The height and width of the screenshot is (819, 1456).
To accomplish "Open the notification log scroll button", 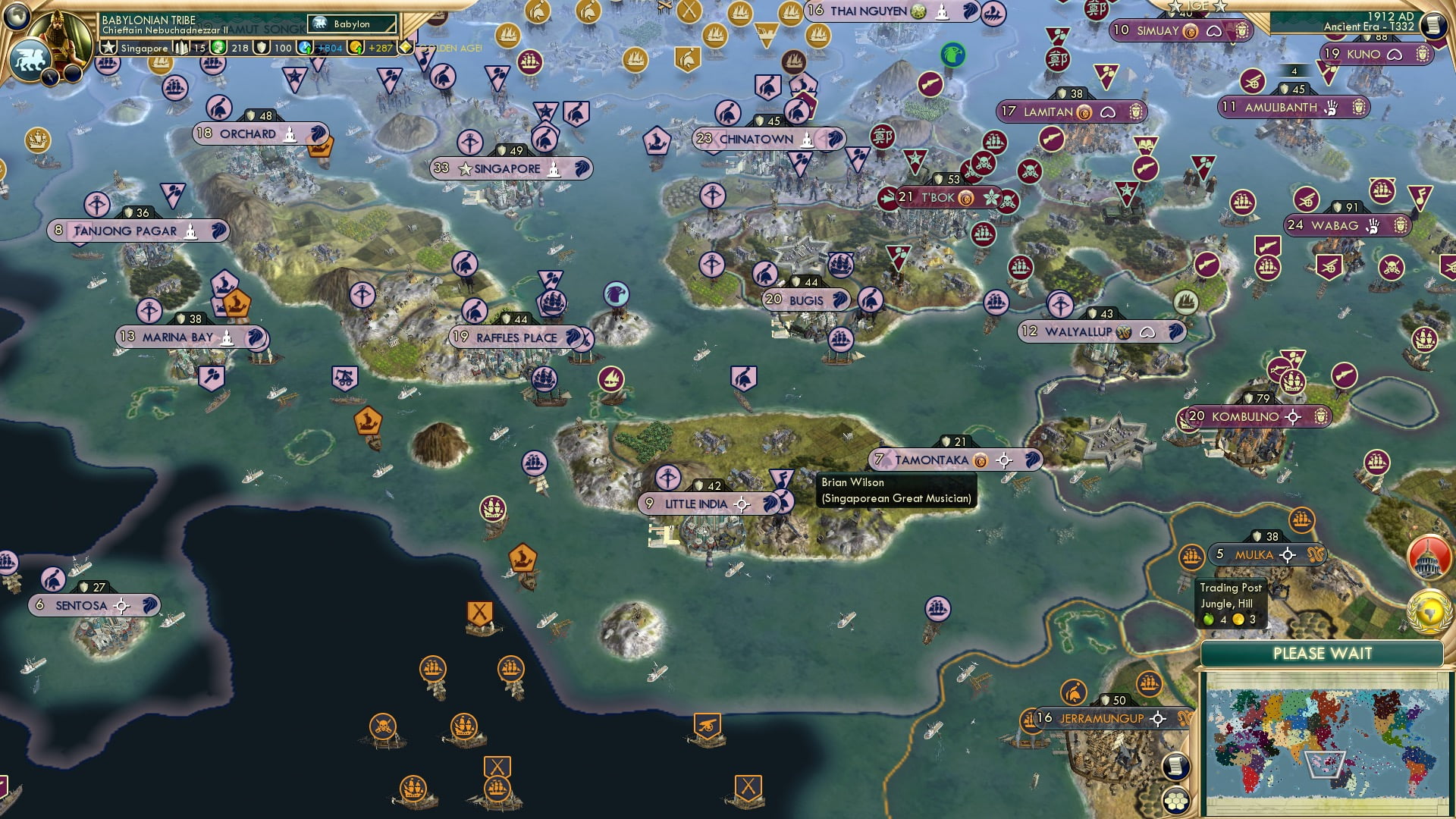I will (1175, 766).
